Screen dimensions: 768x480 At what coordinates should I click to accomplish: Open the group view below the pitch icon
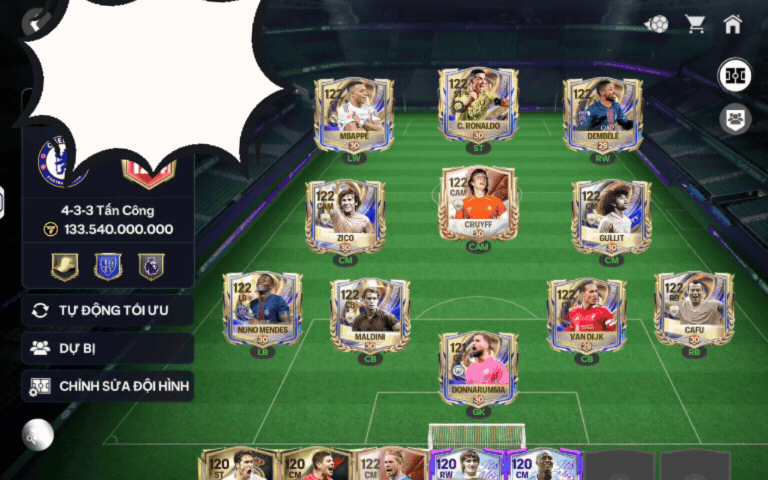pyautogui.click(x=735, y=119)
